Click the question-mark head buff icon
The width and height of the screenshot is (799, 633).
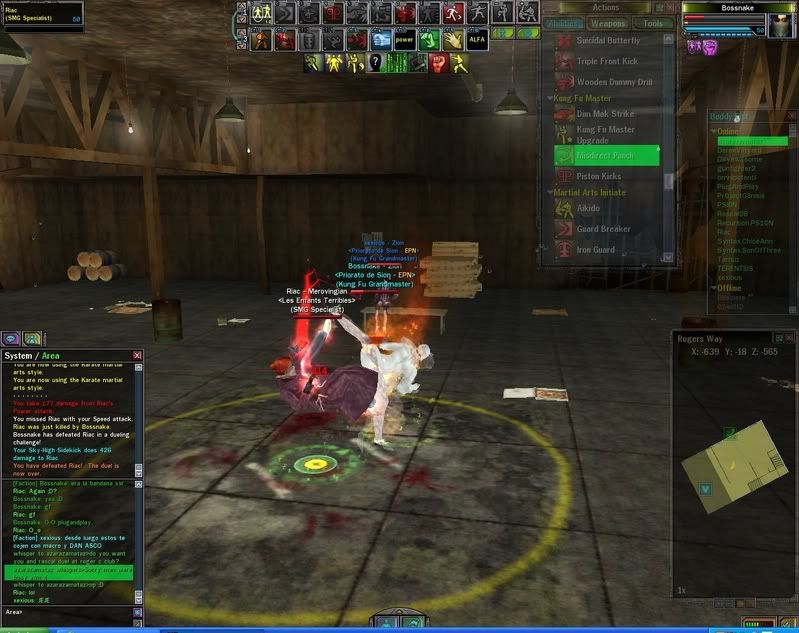[375, 63]
